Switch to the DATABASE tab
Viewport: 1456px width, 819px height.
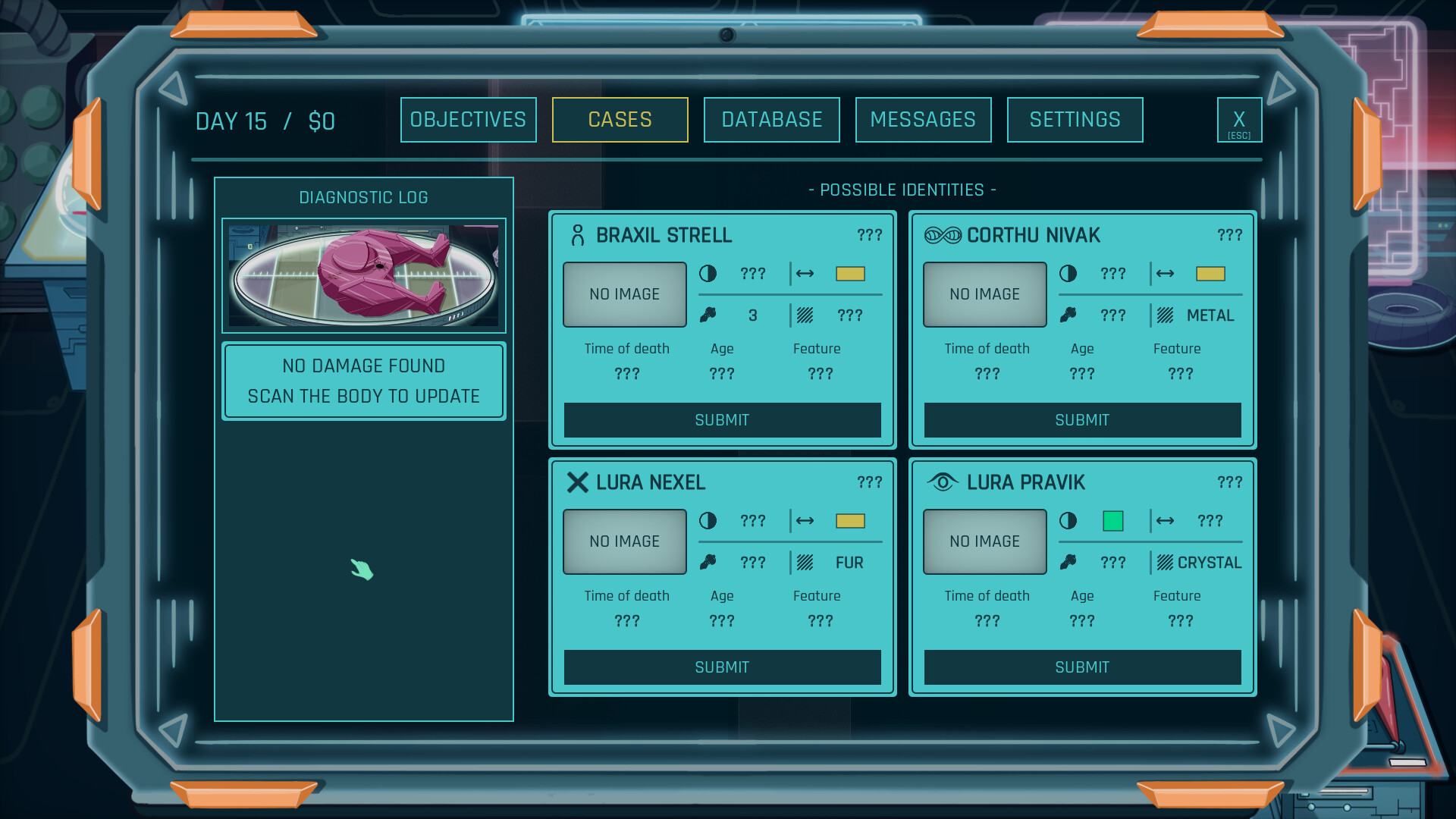pyautogui.click(x=771, y=119)
